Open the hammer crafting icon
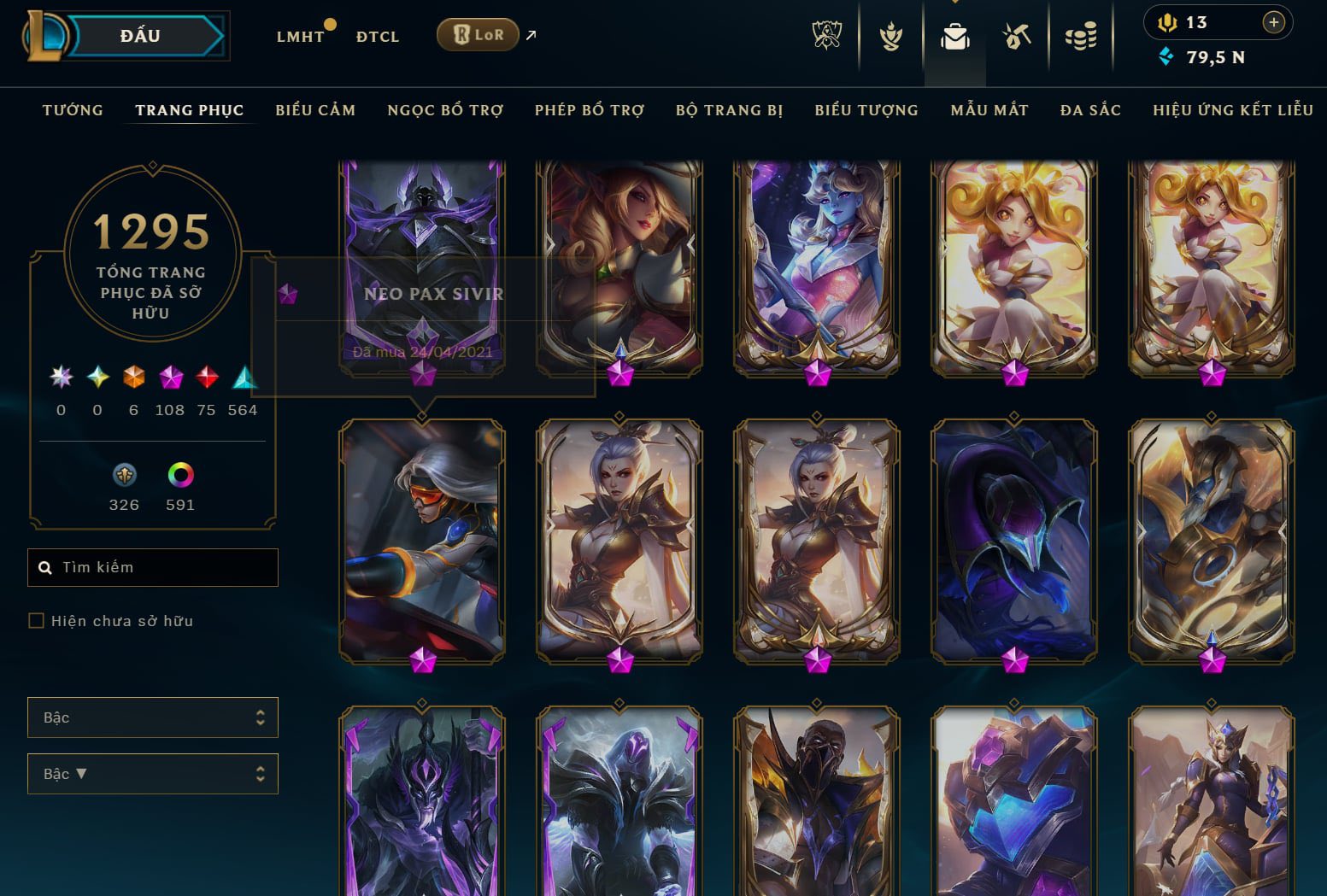1327x896 pixels. click(x=1017, y=37)
